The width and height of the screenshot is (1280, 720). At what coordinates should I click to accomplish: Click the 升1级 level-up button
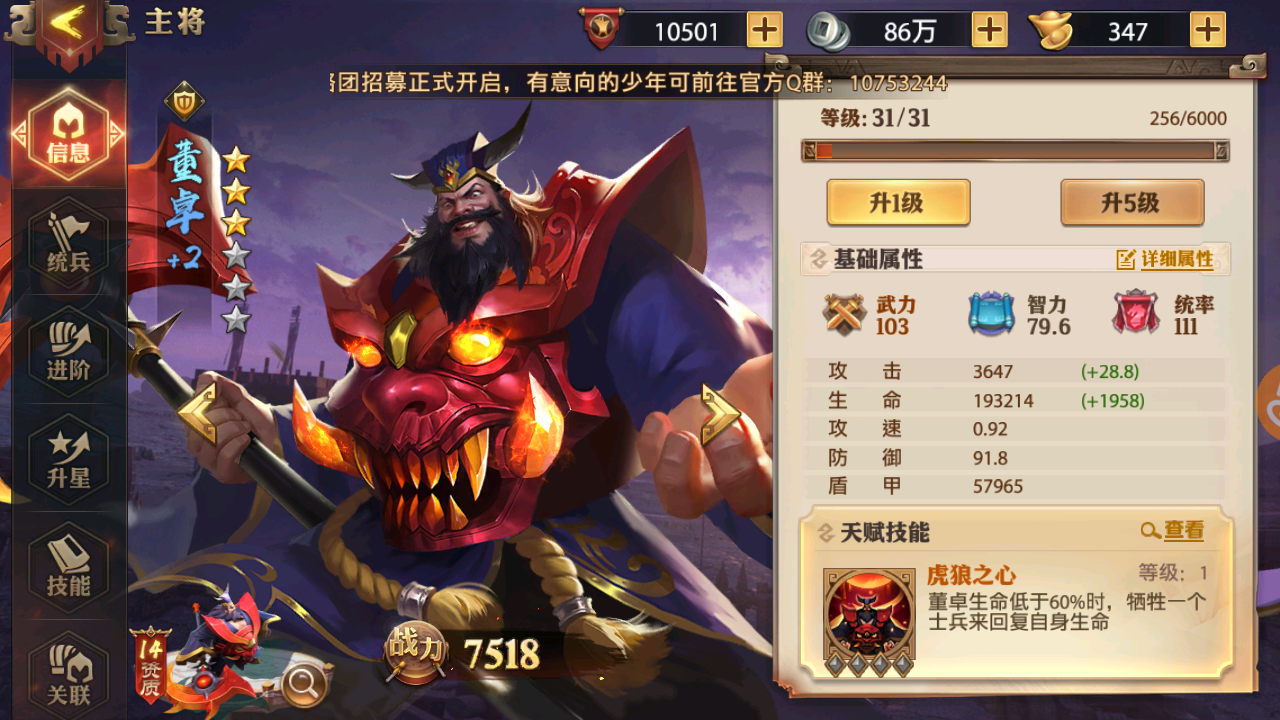(898, 202)
